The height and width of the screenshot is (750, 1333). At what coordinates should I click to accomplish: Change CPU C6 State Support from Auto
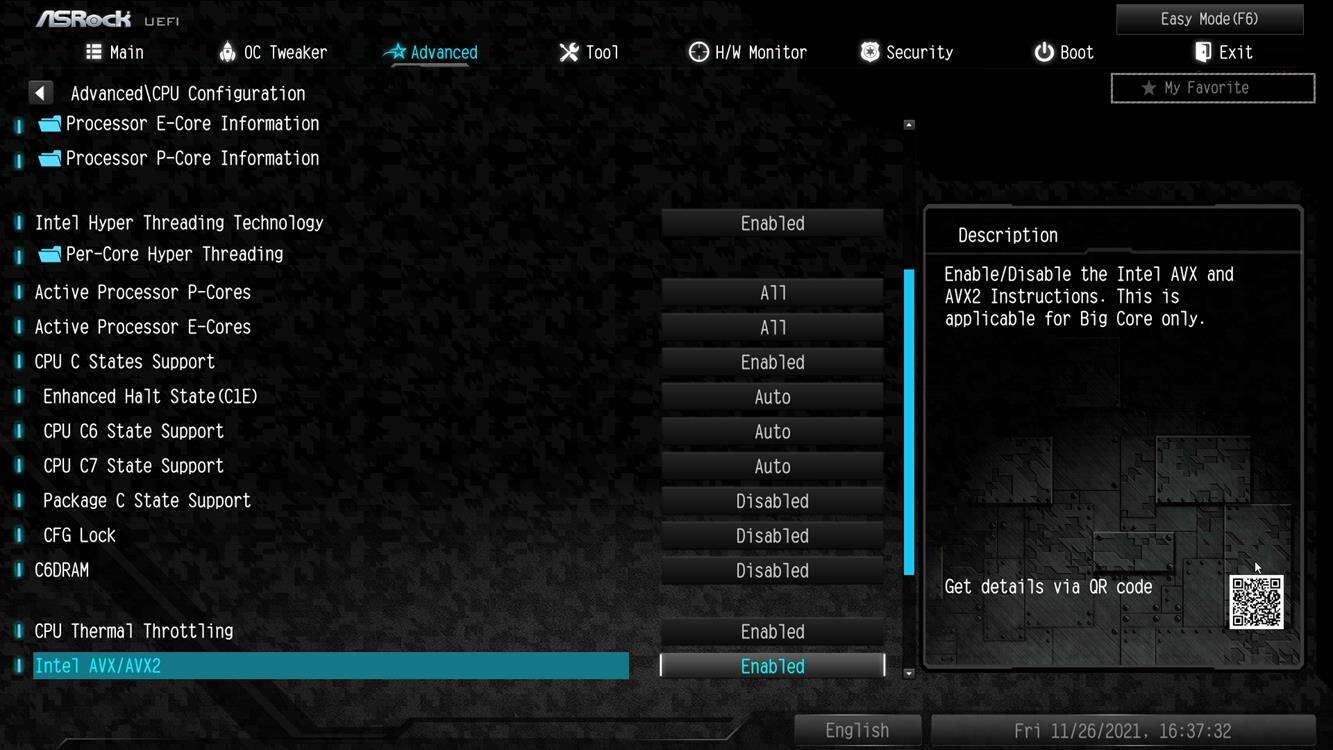771,431
